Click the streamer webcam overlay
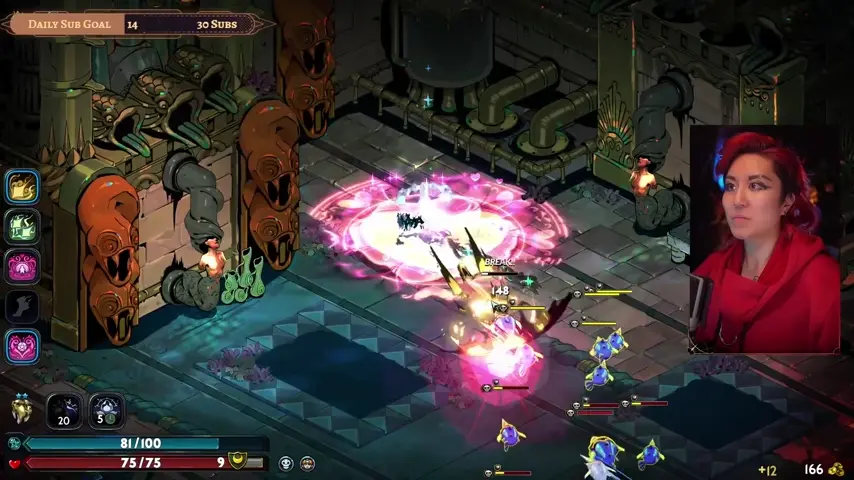Image resolution: width=854 pixels, height=480 pixels. pyautogui.click(x=765, y=240)
